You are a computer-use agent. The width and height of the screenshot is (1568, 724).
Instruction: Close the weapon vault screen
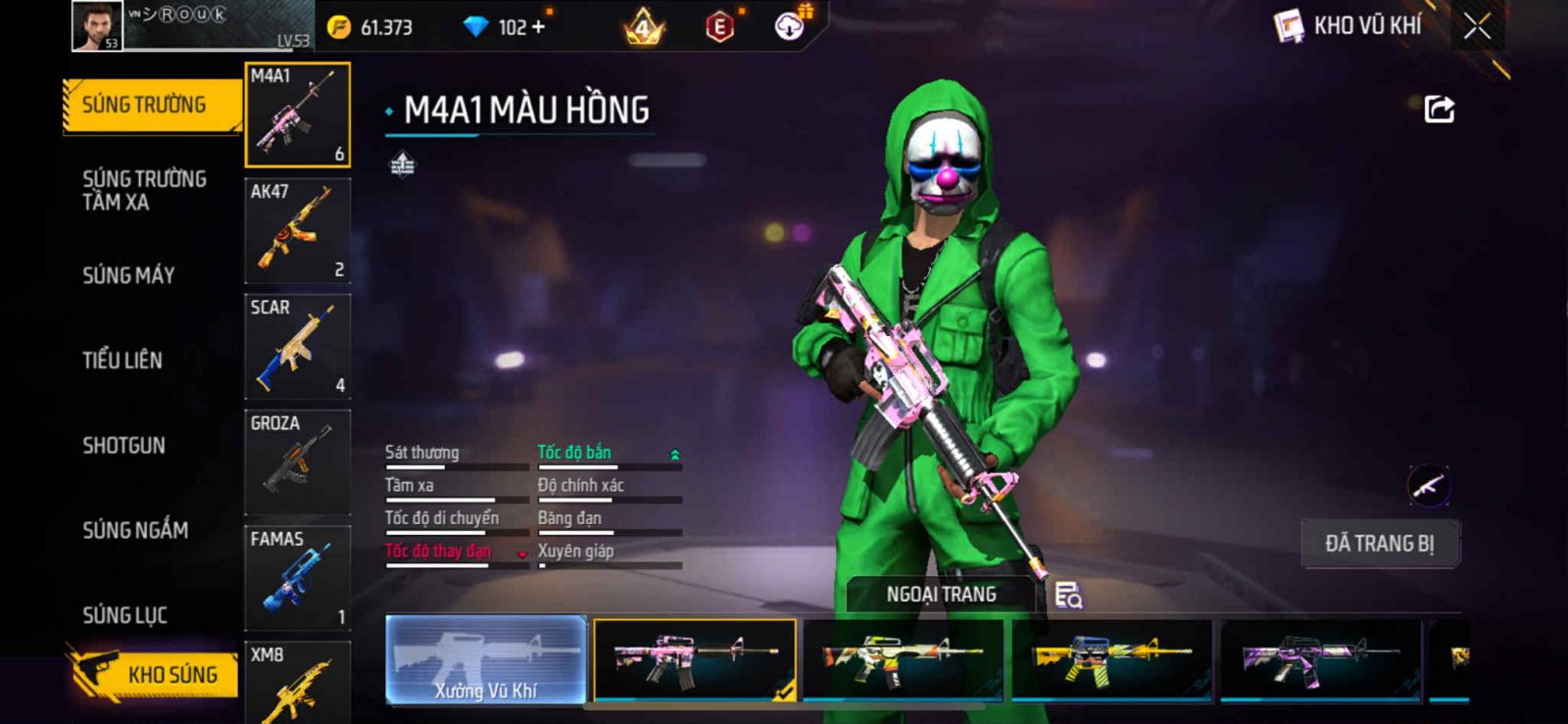click(x=1477, y=26)
